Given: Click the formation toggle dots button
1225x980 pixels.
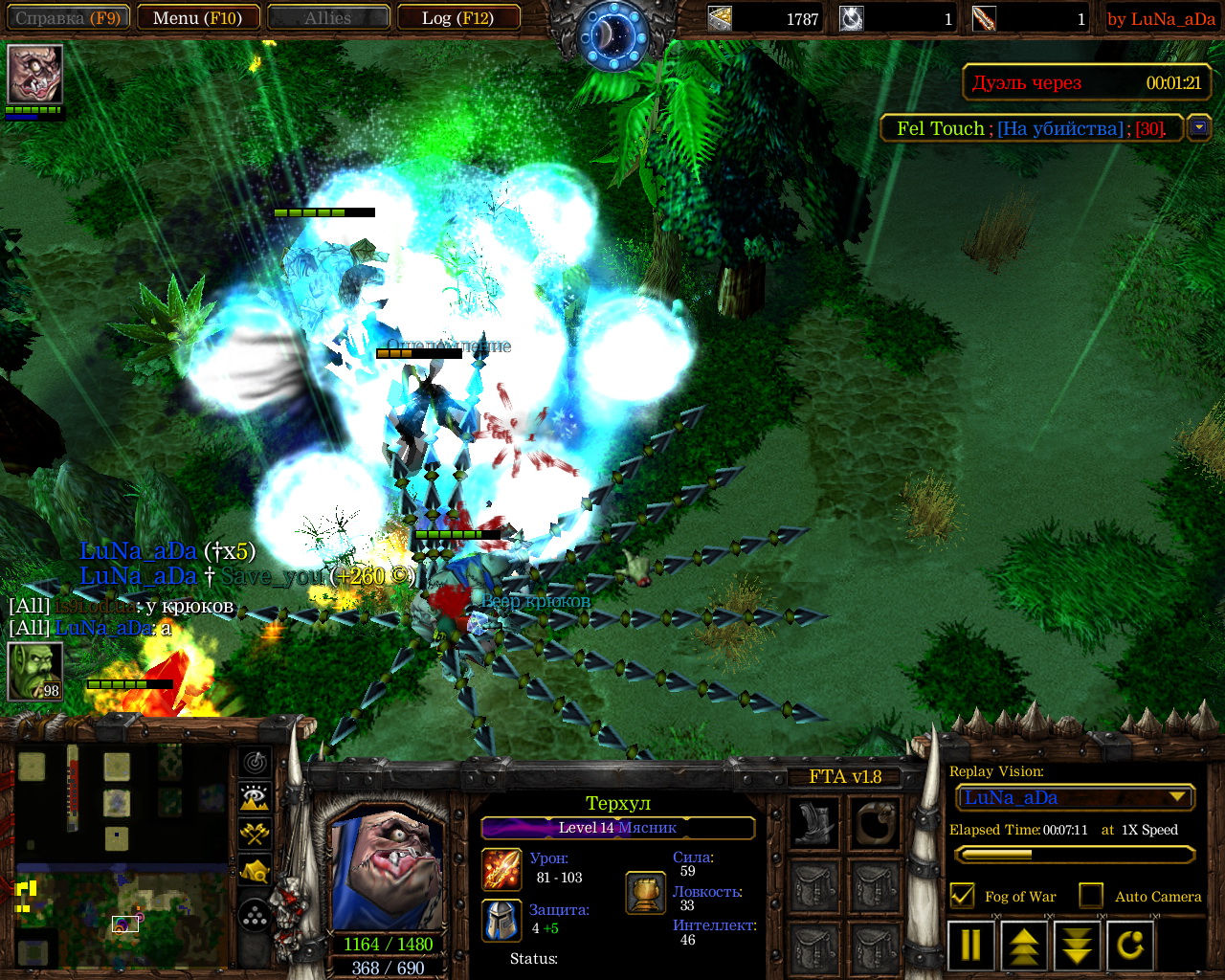Looking at the screenshot, I should (255, 917).
